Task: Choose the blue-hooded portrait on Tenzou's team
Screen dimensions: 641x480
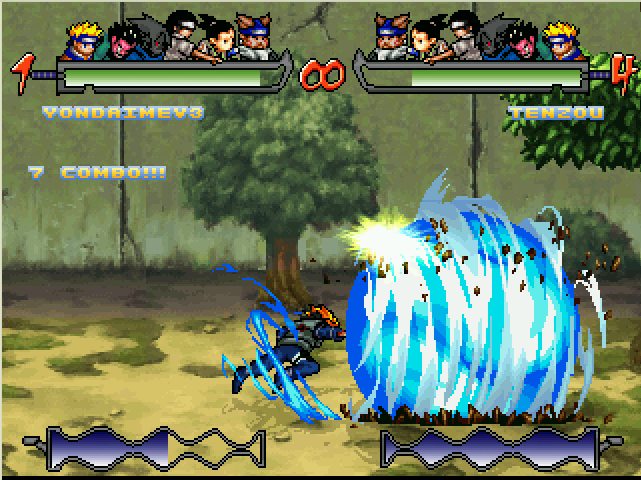Action: 393,37
